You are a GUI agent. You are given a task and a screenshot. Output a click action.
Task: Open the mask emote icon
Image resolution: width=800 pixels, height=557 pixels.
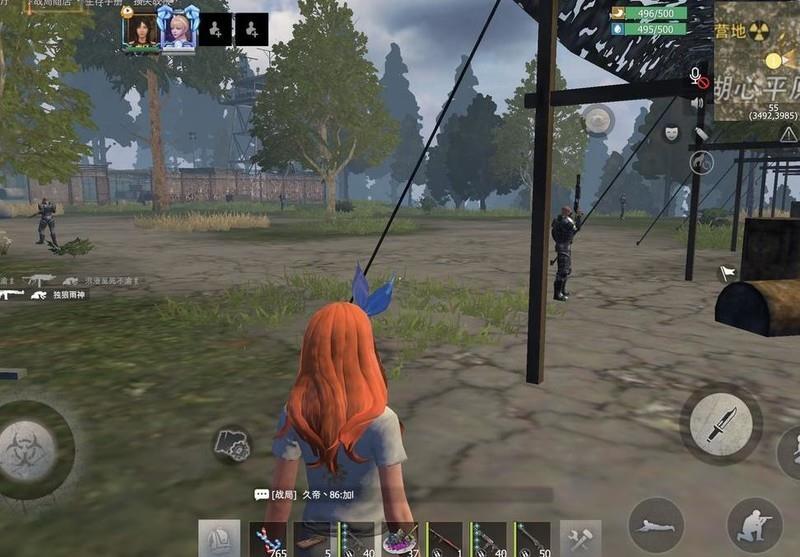pyautogui.click(x=672, y=132)
